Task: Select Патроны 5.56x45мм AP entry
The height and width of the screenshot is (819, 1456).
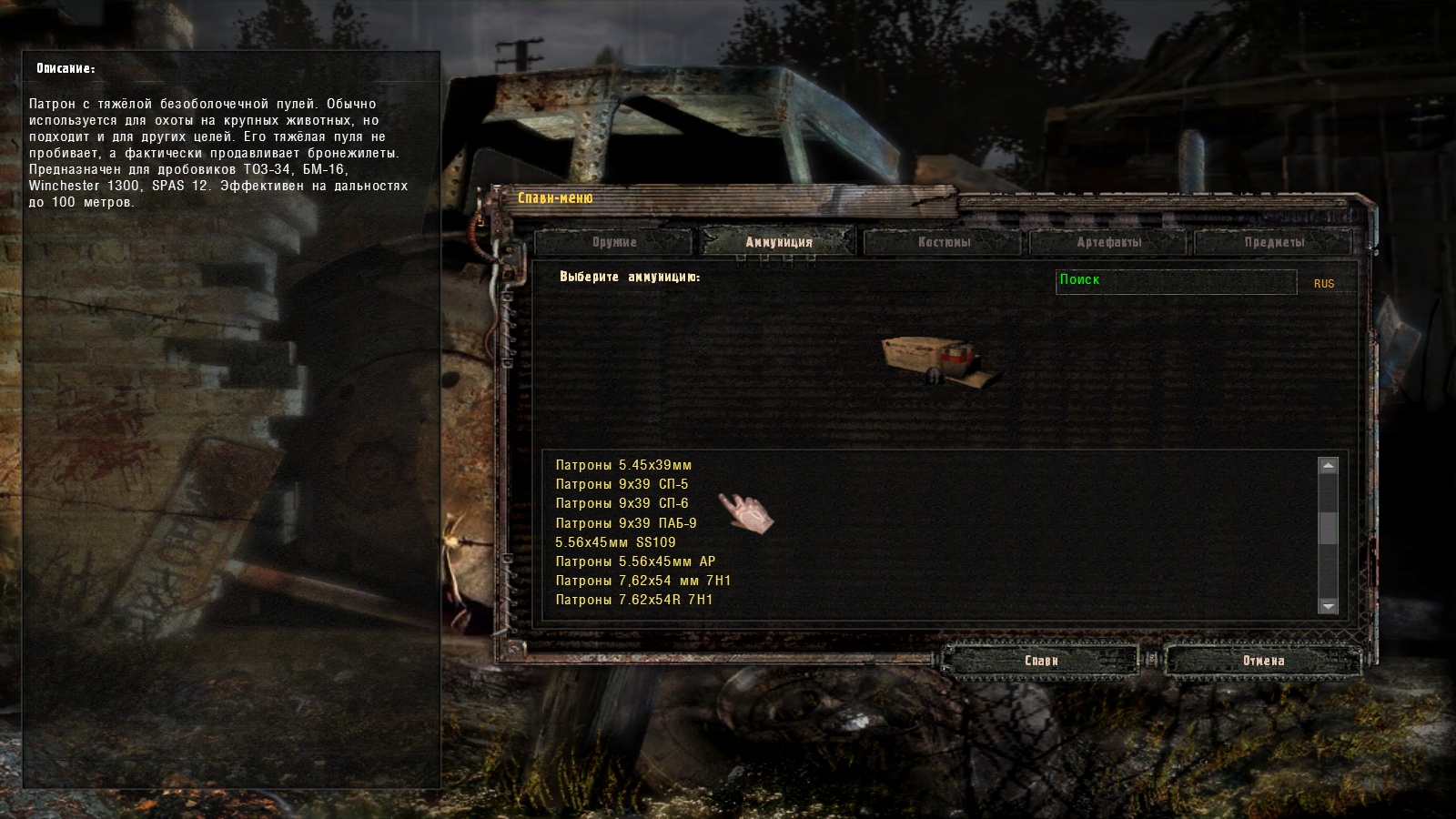Action: click(x=635, y=561)
